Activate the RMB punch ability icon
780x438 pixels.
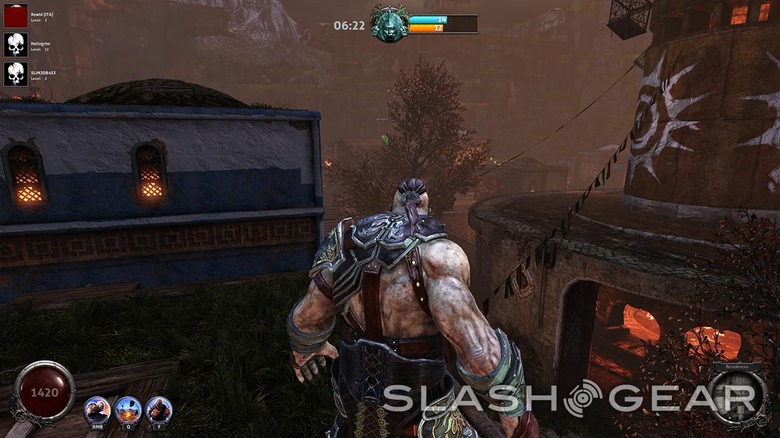click(97, 409)
